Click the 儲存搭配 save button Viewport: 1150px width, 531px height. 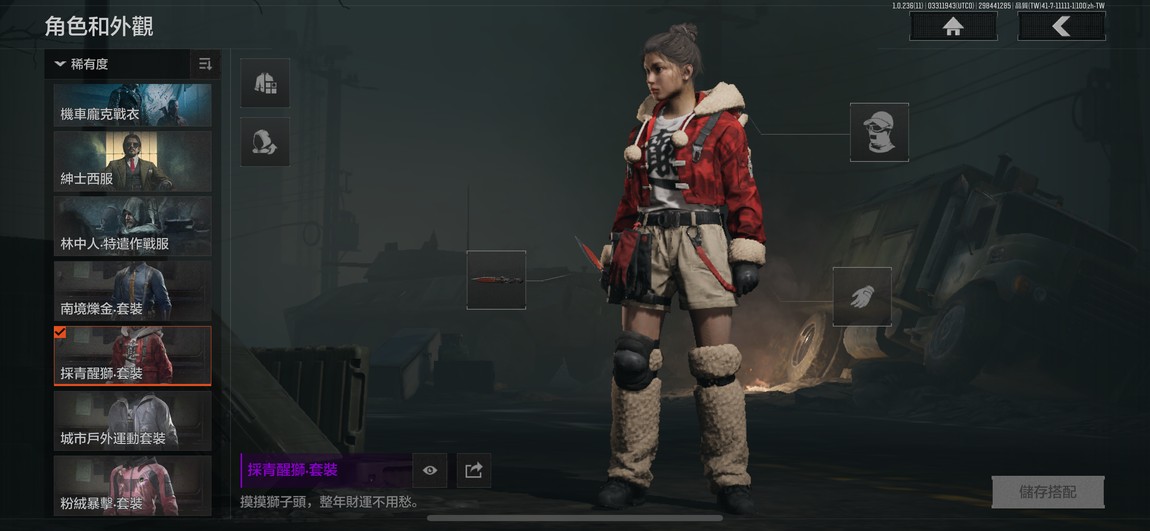(x=1047, y=492)
